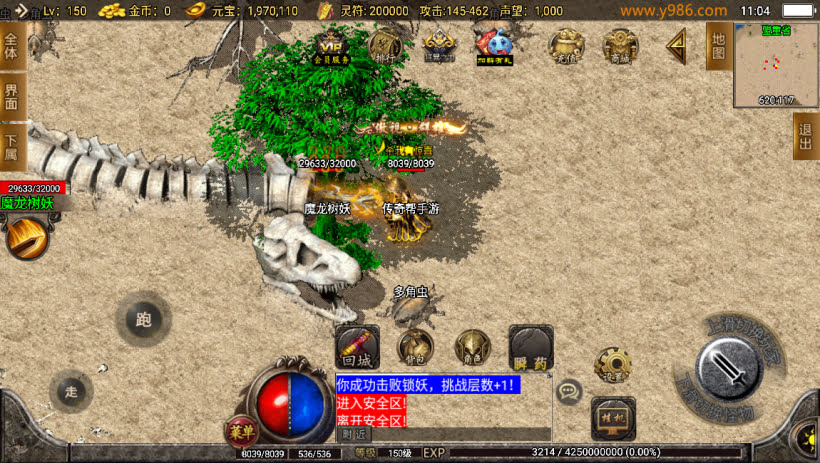
Task: Activate the orange slash skill icon
Action: [27, 237]
